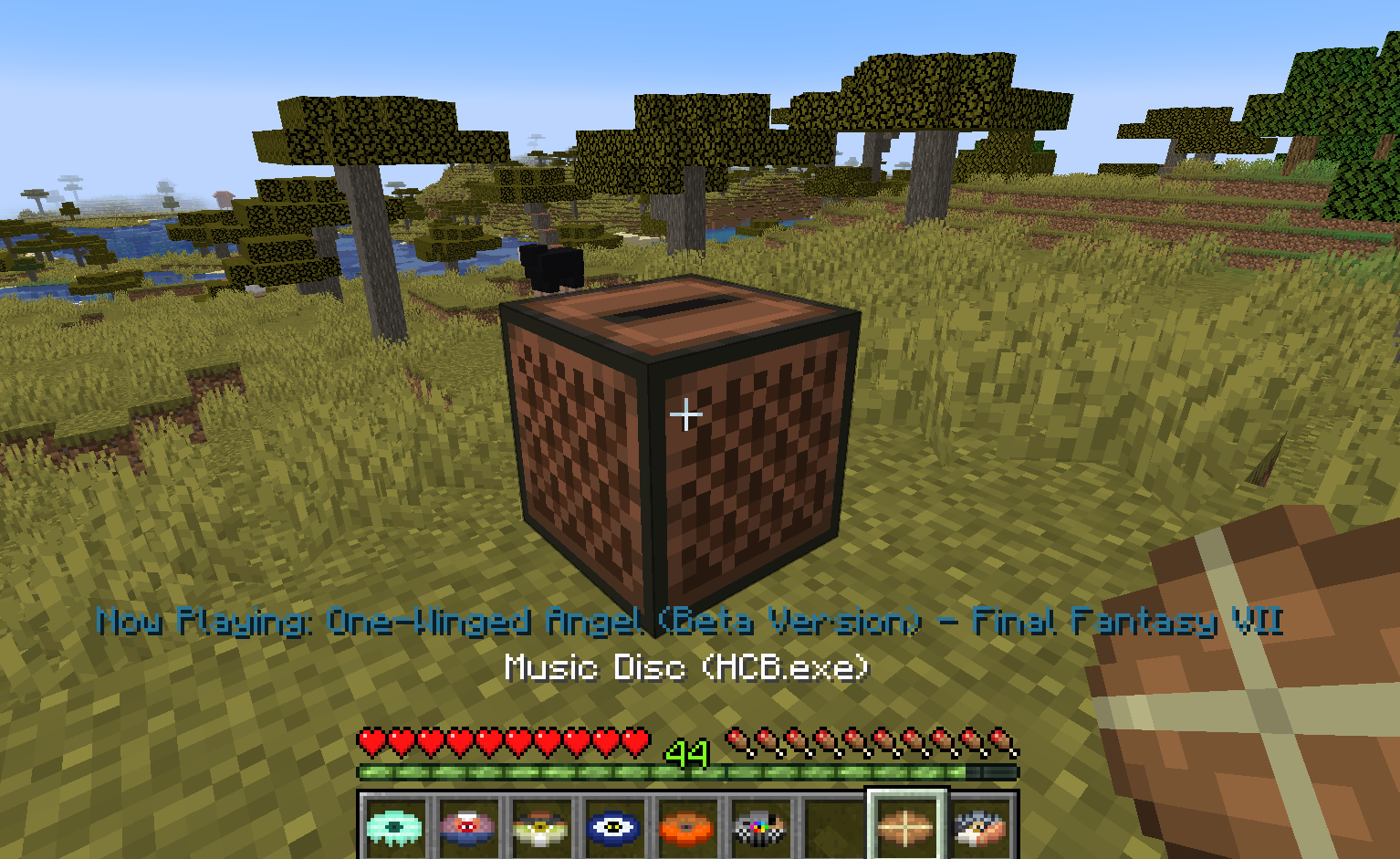
Task: Choose the brown and white disc with yellow center
Action: (540, 827)
